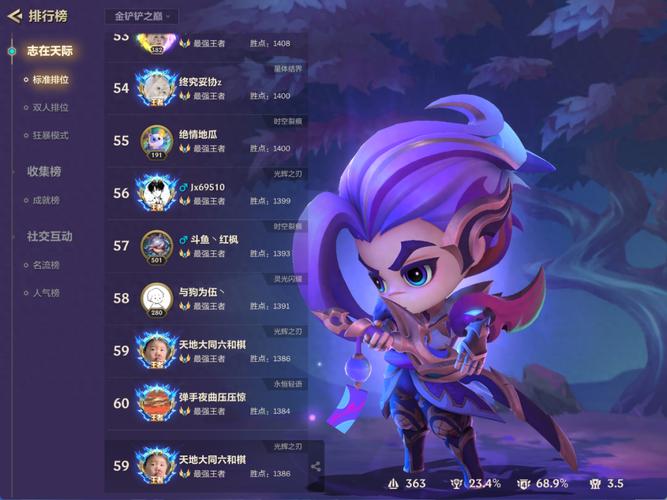Select player 弹手夜曲压压惊 at rank 60

214,403
